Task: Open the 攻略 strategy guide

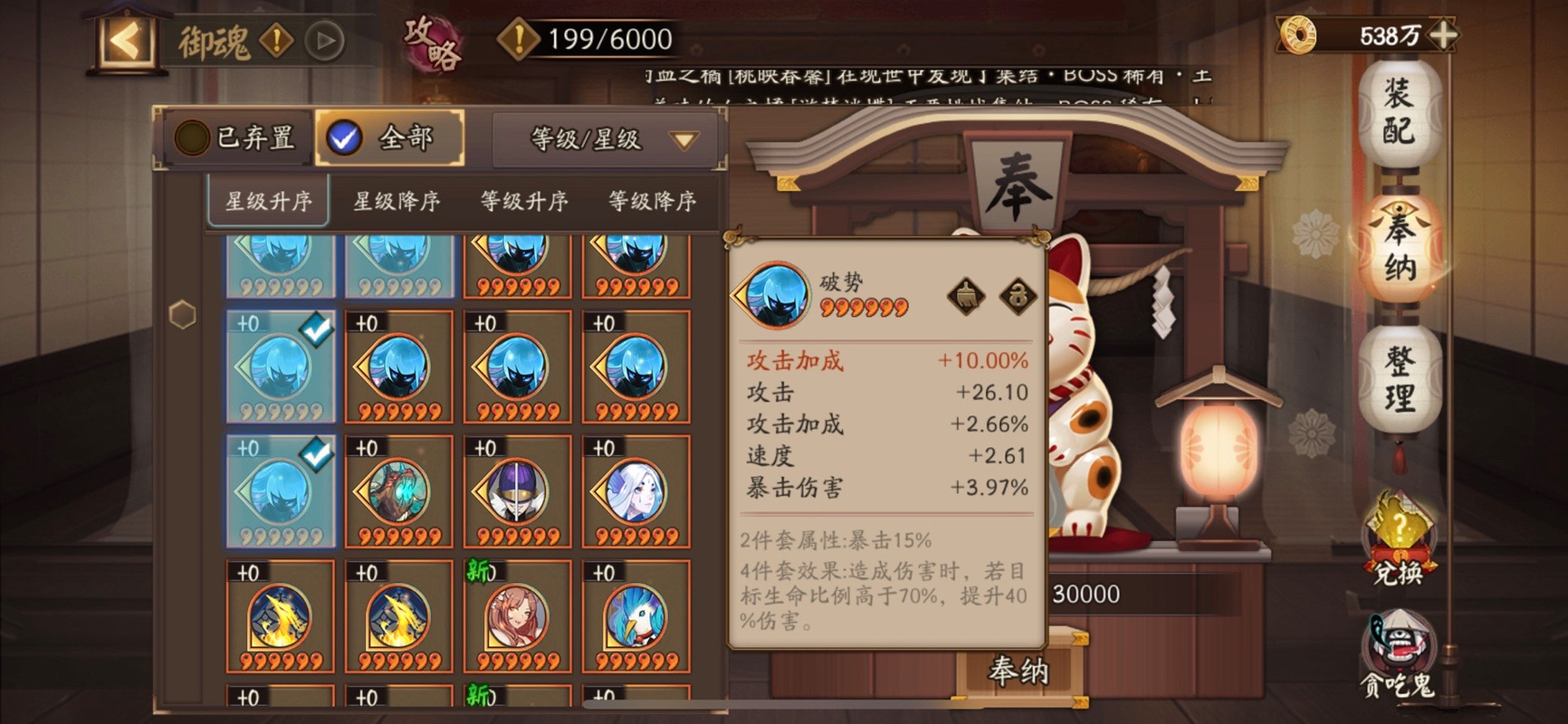Action: coord(432,43)
